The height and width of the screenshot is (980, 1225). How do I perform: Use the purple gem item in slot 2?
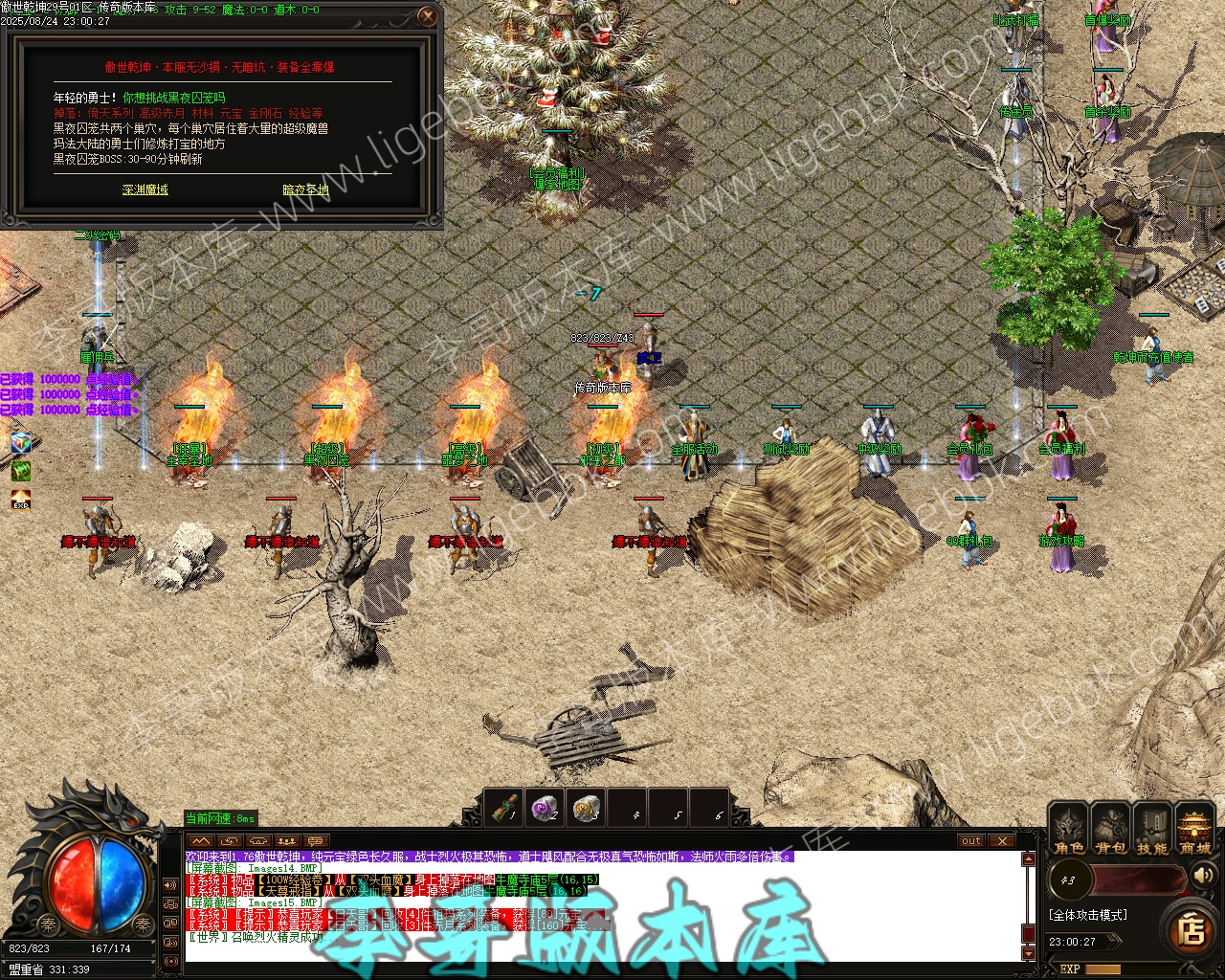[x=546, y=809]
